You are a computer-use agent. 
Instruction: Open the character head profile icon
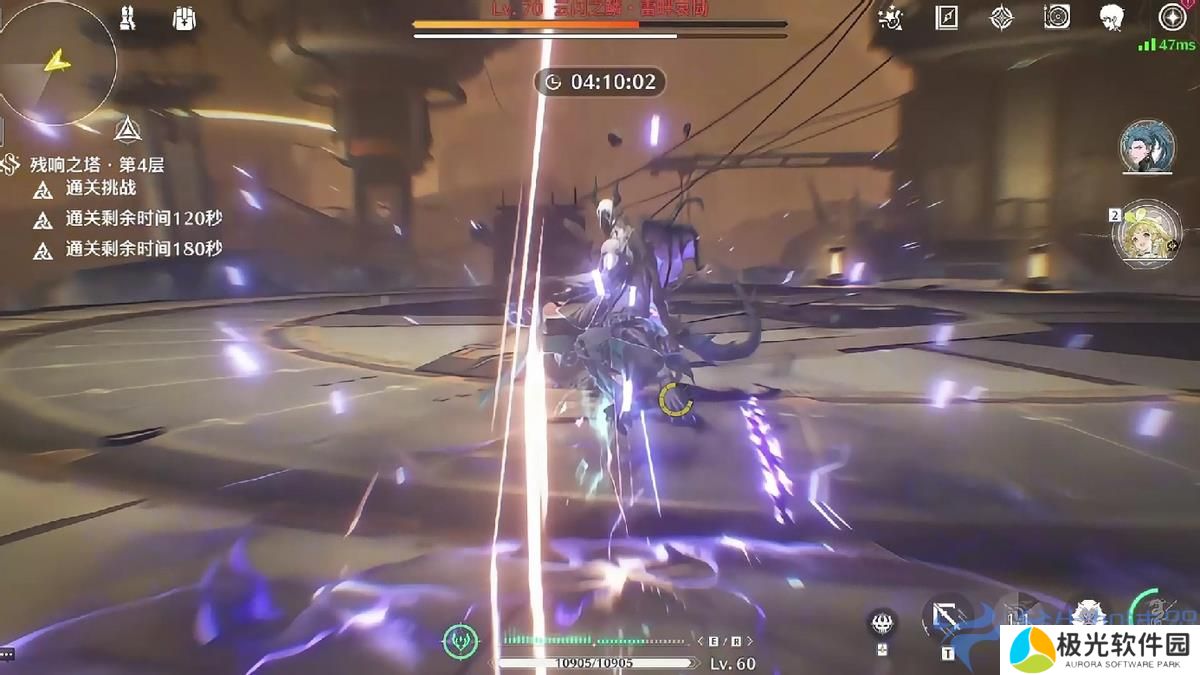click(1112, 17)
